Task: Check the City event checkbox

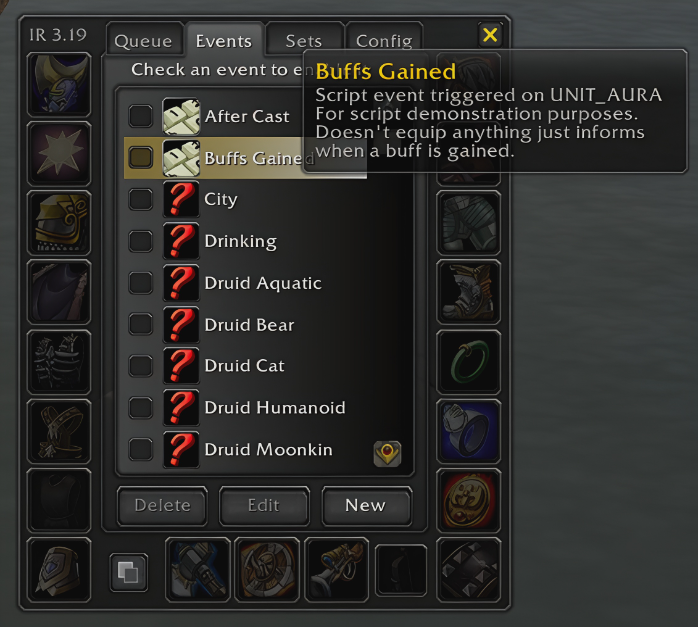Action: [x=141, y=199]
